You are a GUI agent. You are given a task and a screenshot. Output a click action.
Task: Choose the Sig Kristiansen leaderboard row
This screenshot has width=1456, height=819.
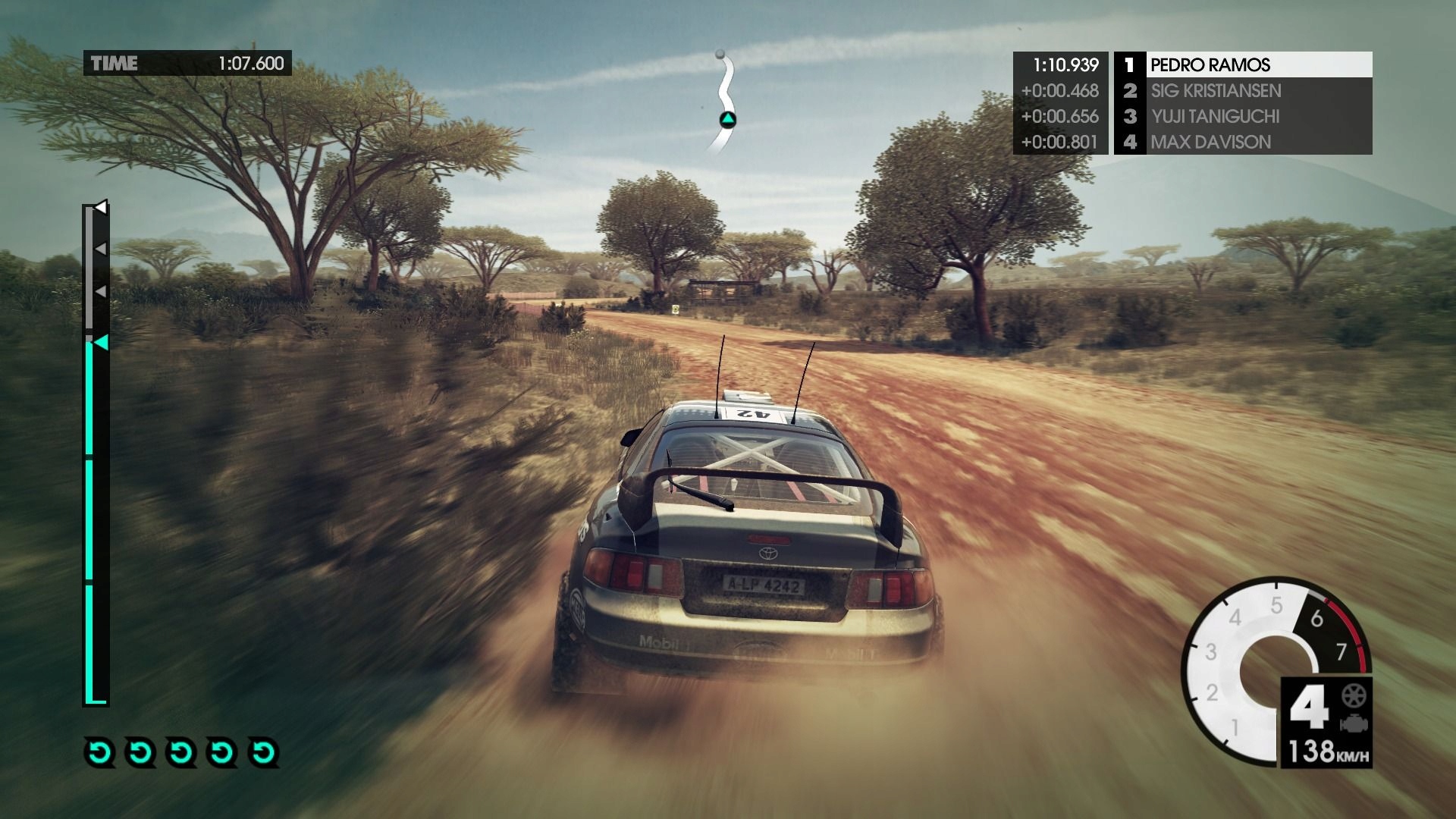(x=1242, y=91)
